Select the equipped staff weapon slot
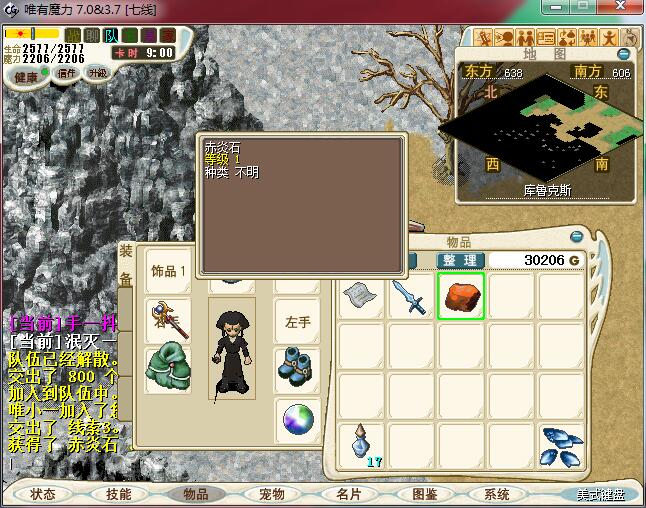Screen dimensions: 646x508 click(167, 320)
